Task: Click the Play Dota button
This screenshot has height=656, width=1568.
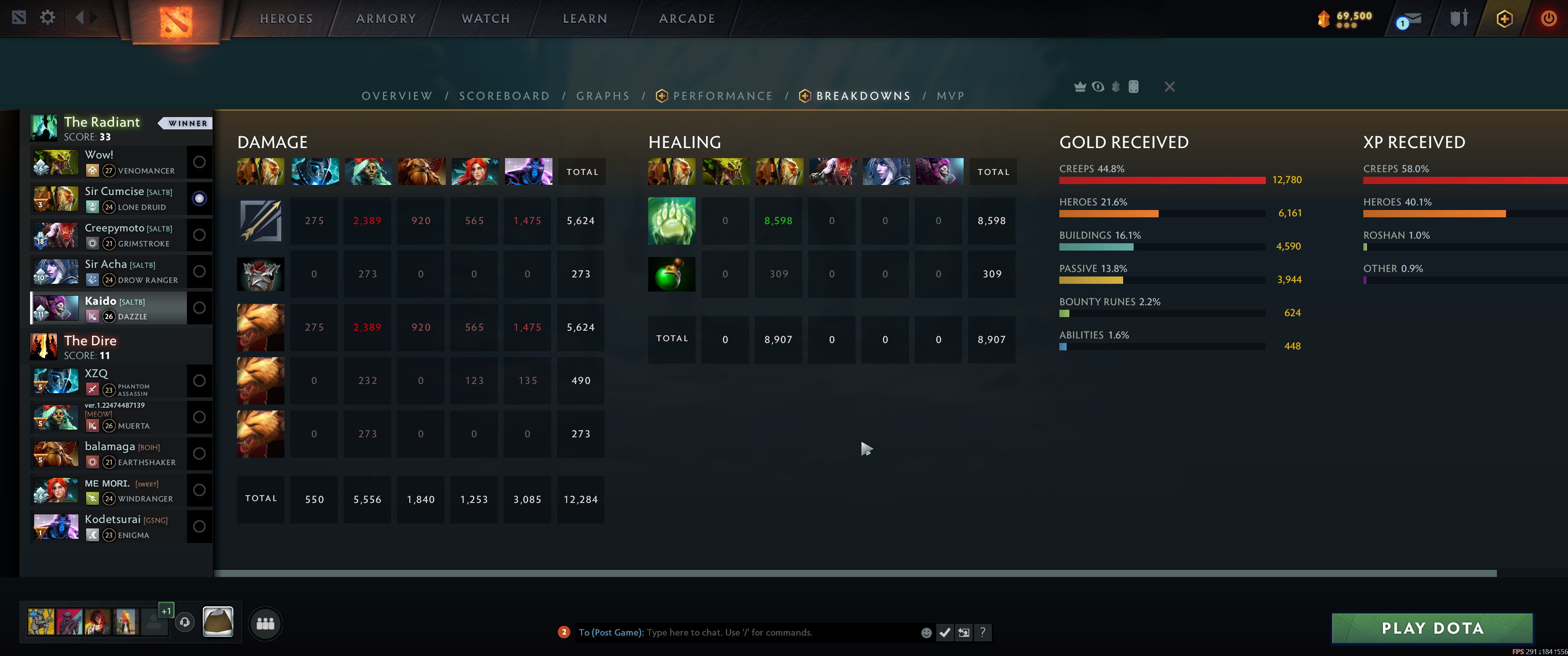Action: 1432,628
